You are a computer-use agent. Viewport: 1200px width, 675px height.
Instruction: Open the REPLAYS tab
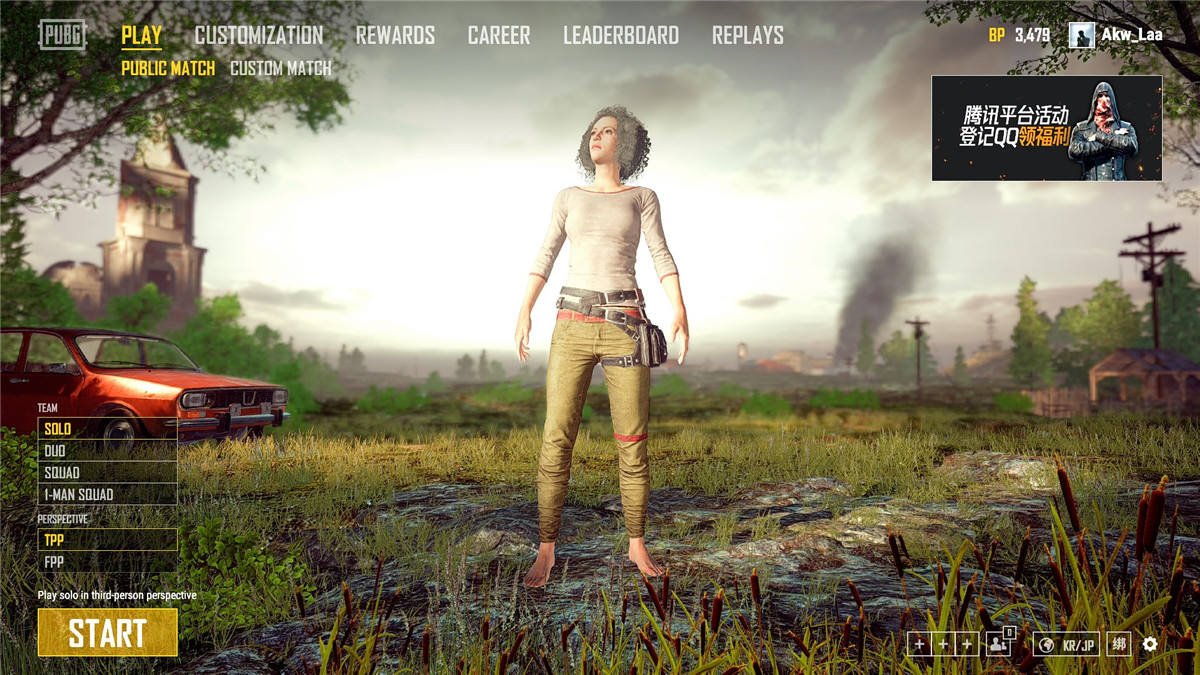click(x=747, y=36)
